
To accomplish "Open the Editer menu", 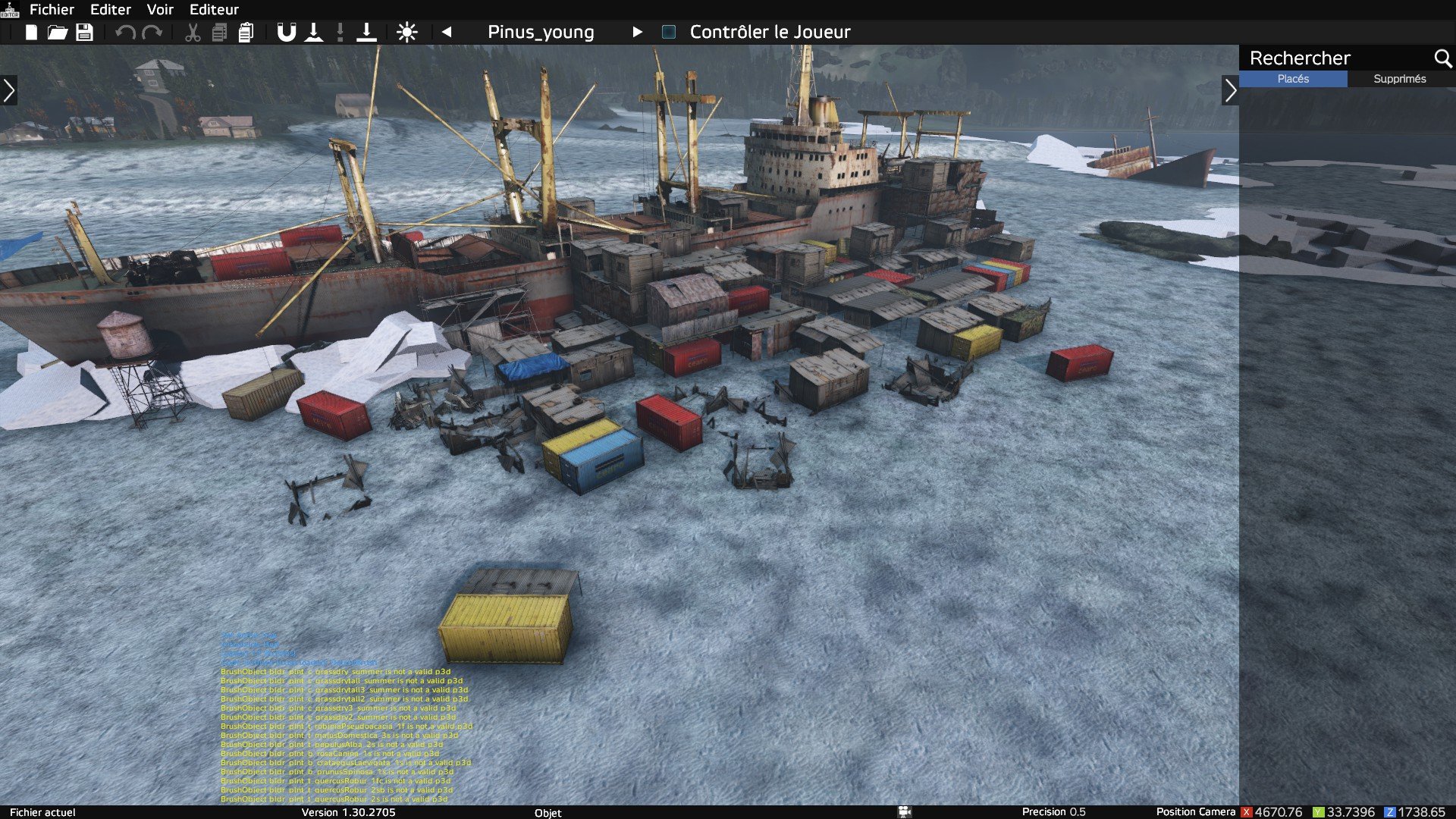I will 111,10.
